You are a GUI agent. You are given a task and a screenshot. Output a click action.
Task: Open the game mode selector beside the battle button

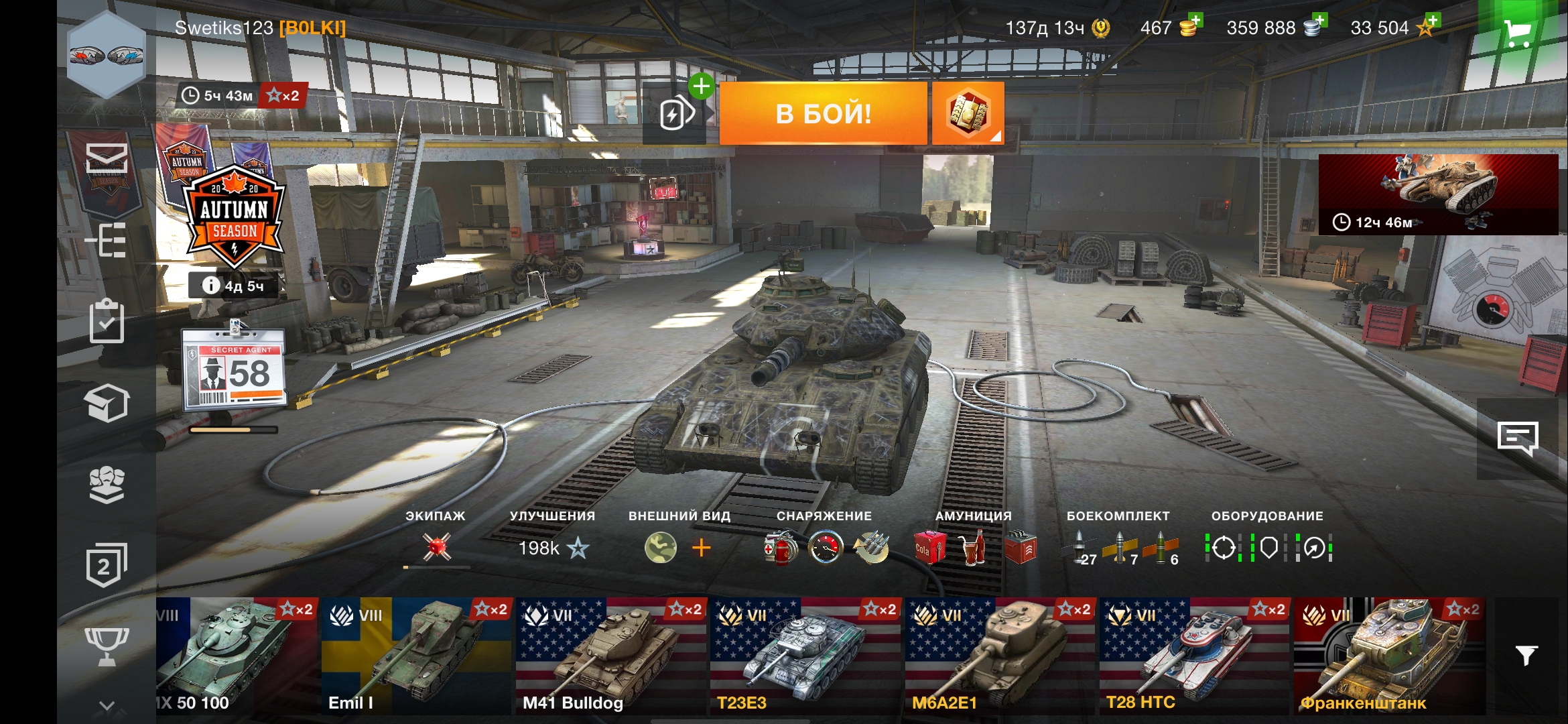pyautogui.click(x=968, y=113)
